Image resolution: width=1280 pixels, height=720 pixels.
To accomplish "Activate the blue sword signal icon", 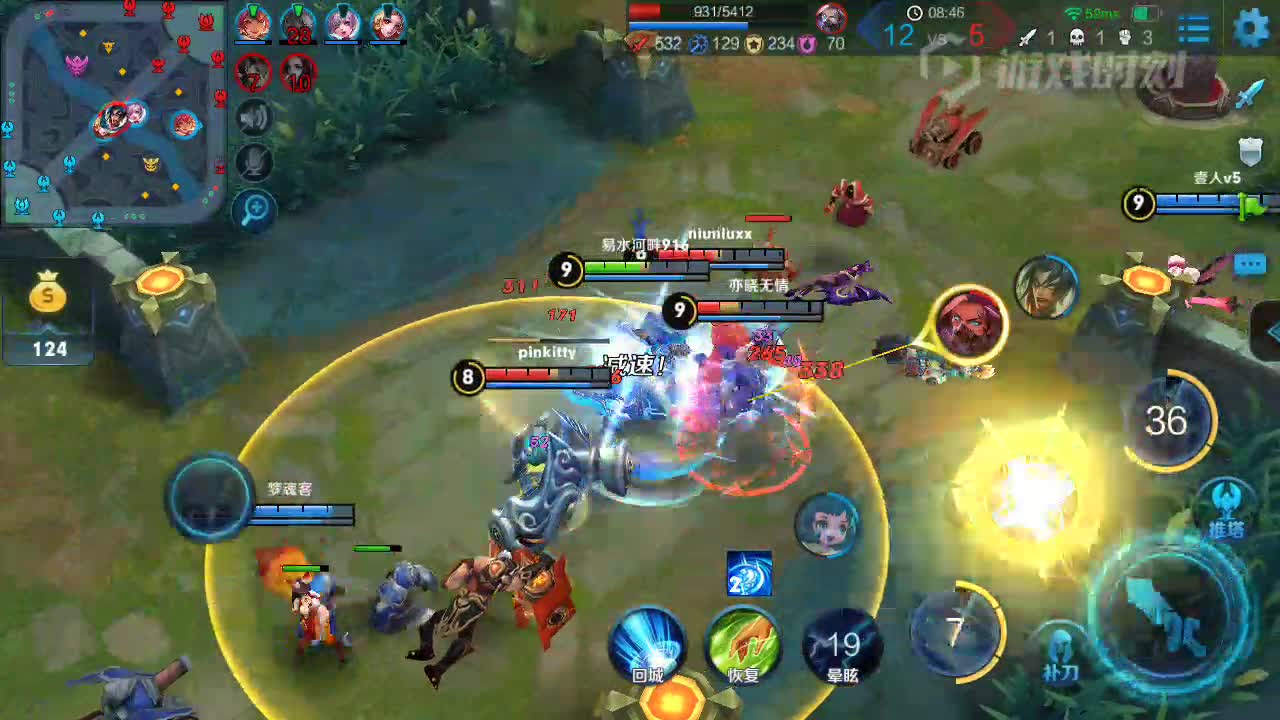I will 1249,93.
